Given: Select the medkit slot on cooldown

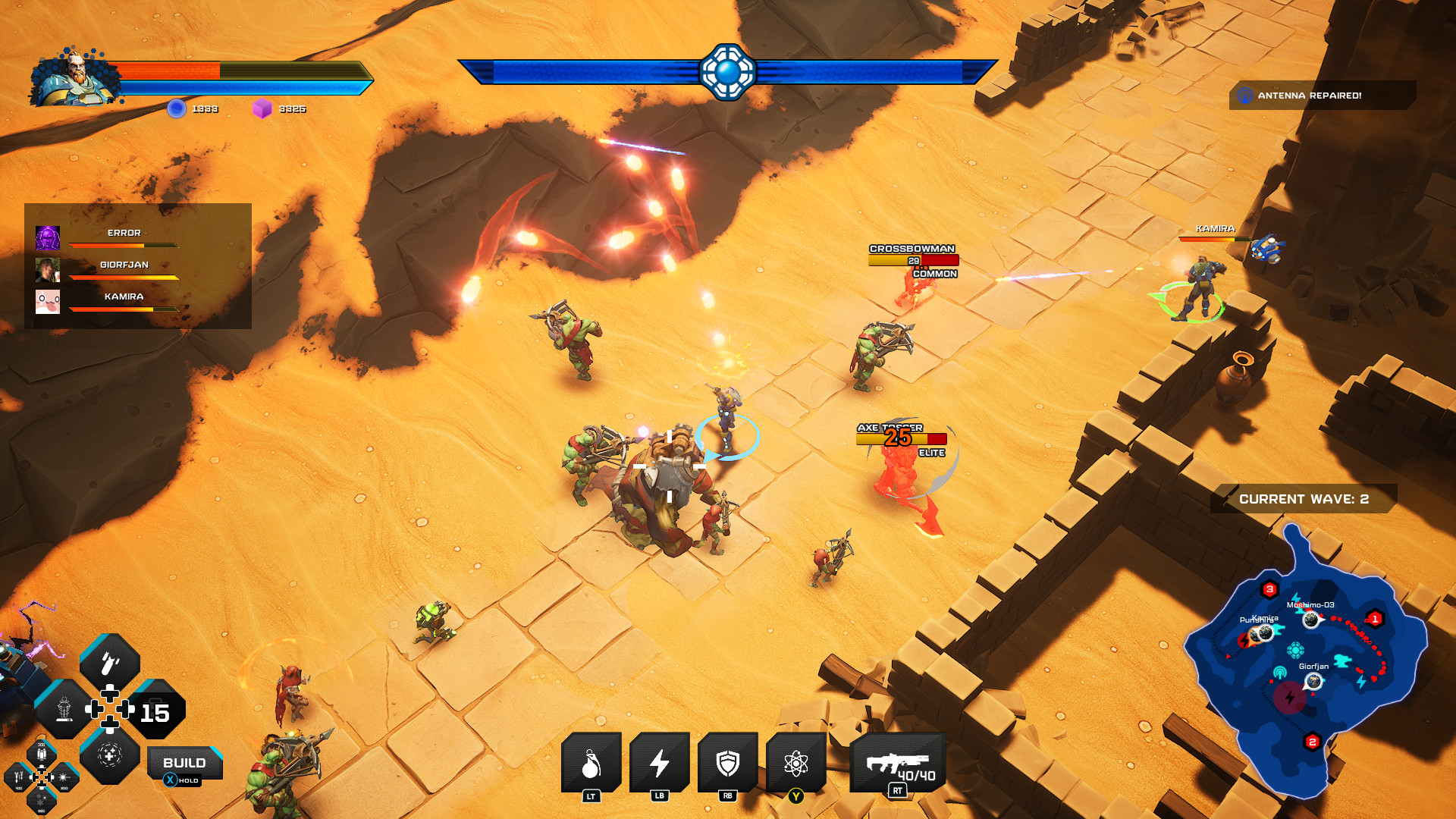Looking at the screenshot, I should point(155,710).
